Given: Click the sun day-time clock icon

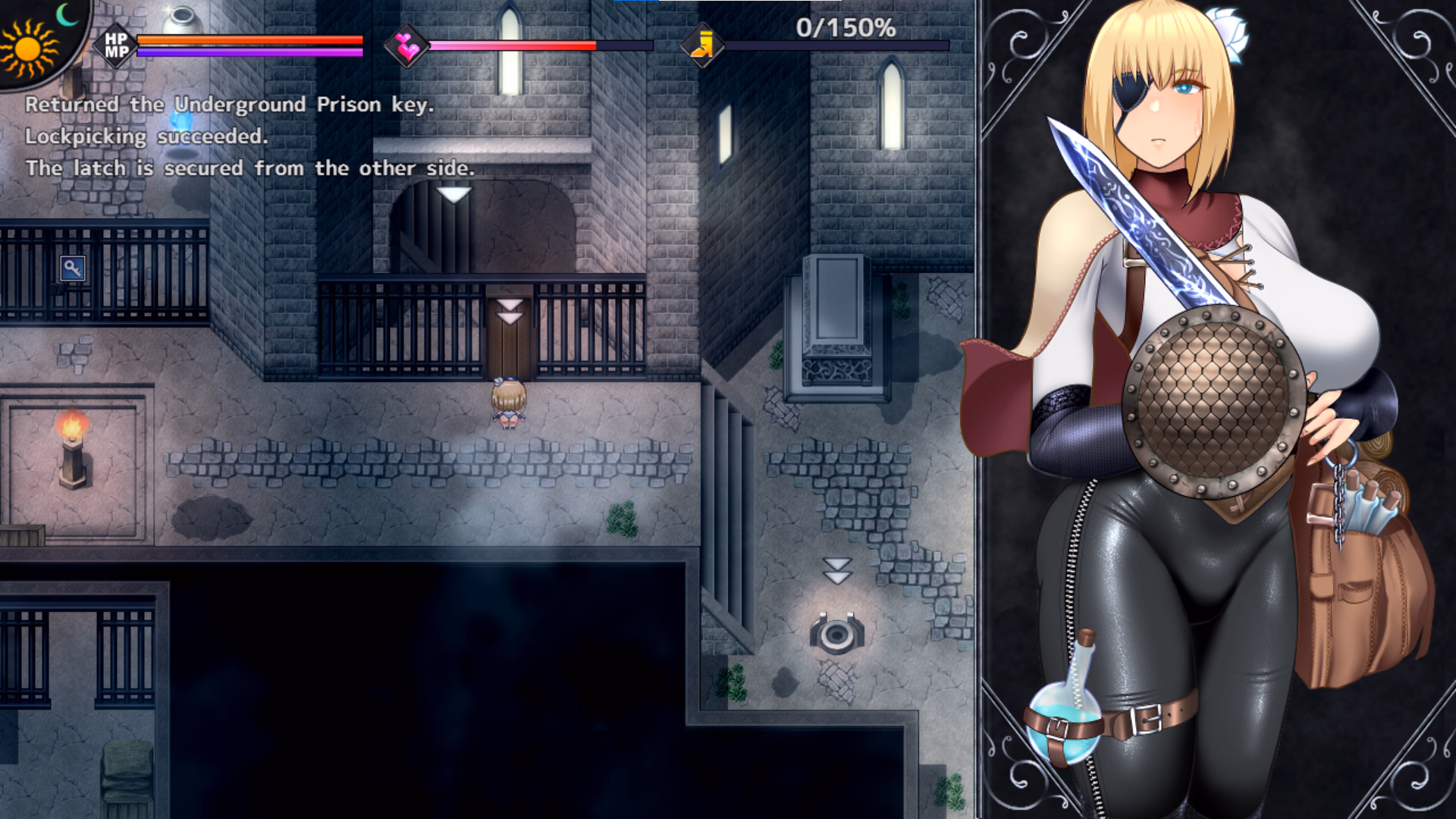Looking at the screenshot, I should [29, 47].
